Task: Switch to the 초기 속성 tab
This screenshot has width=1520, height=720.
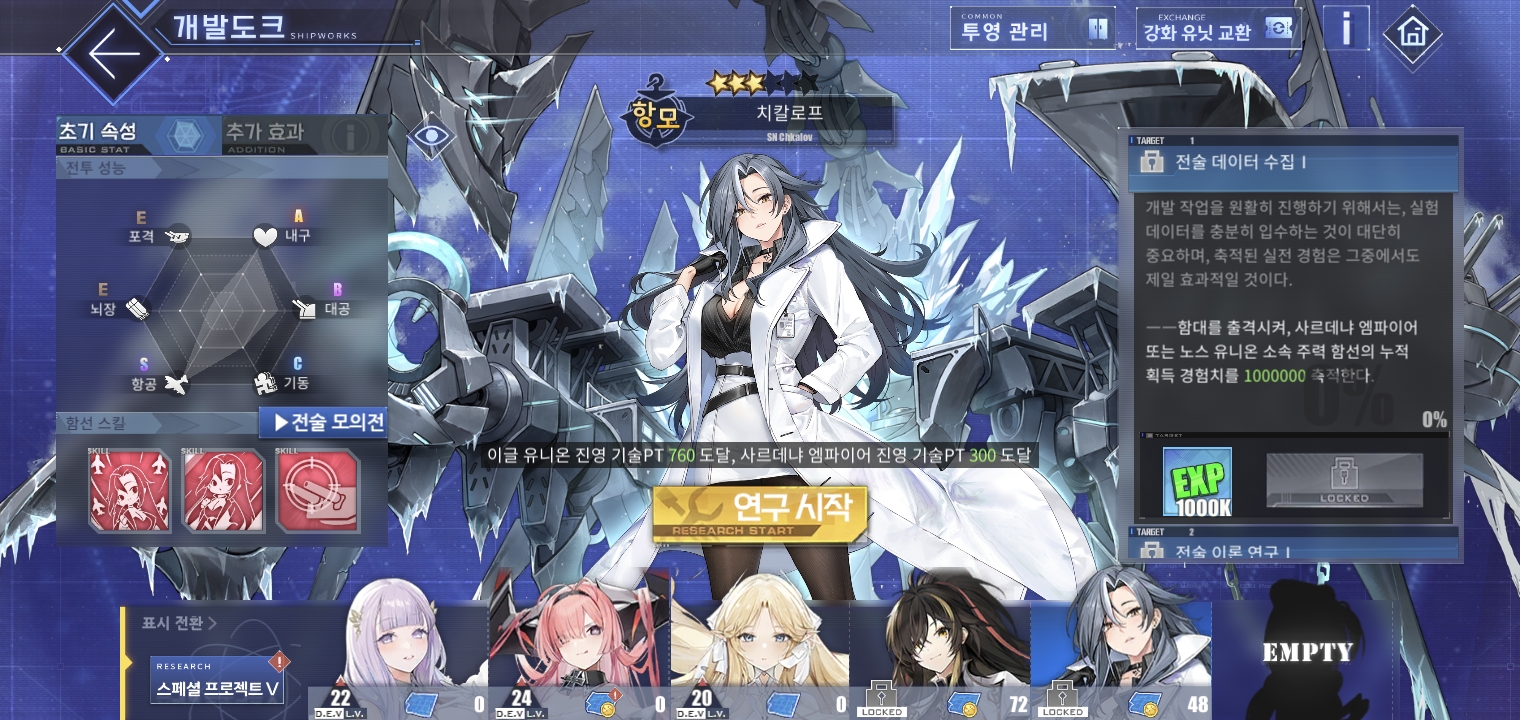Action: (x=137, y=134)
